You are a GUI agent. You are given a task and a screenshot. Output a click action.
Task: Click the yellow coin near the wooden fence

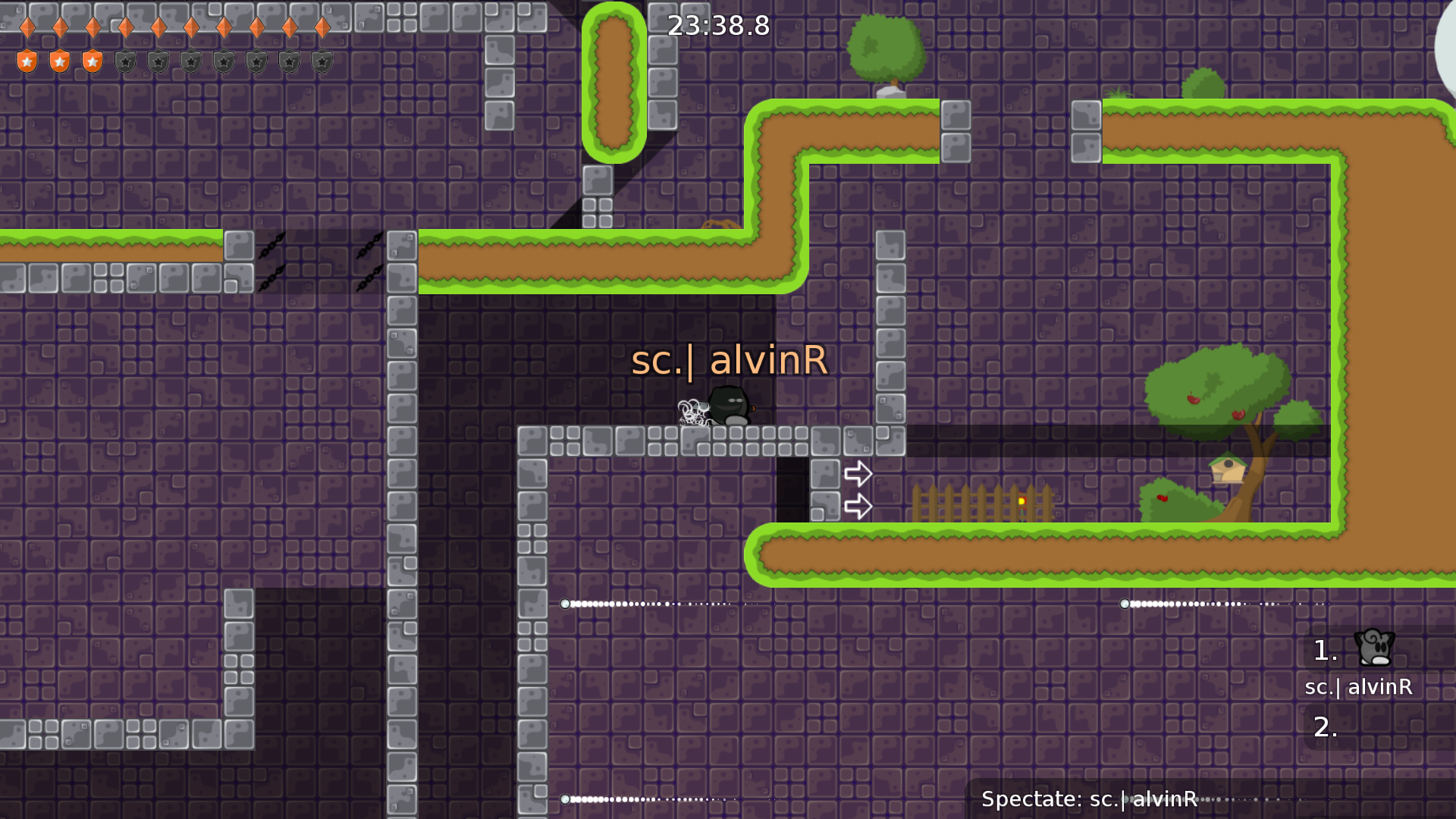(1023, 500)
